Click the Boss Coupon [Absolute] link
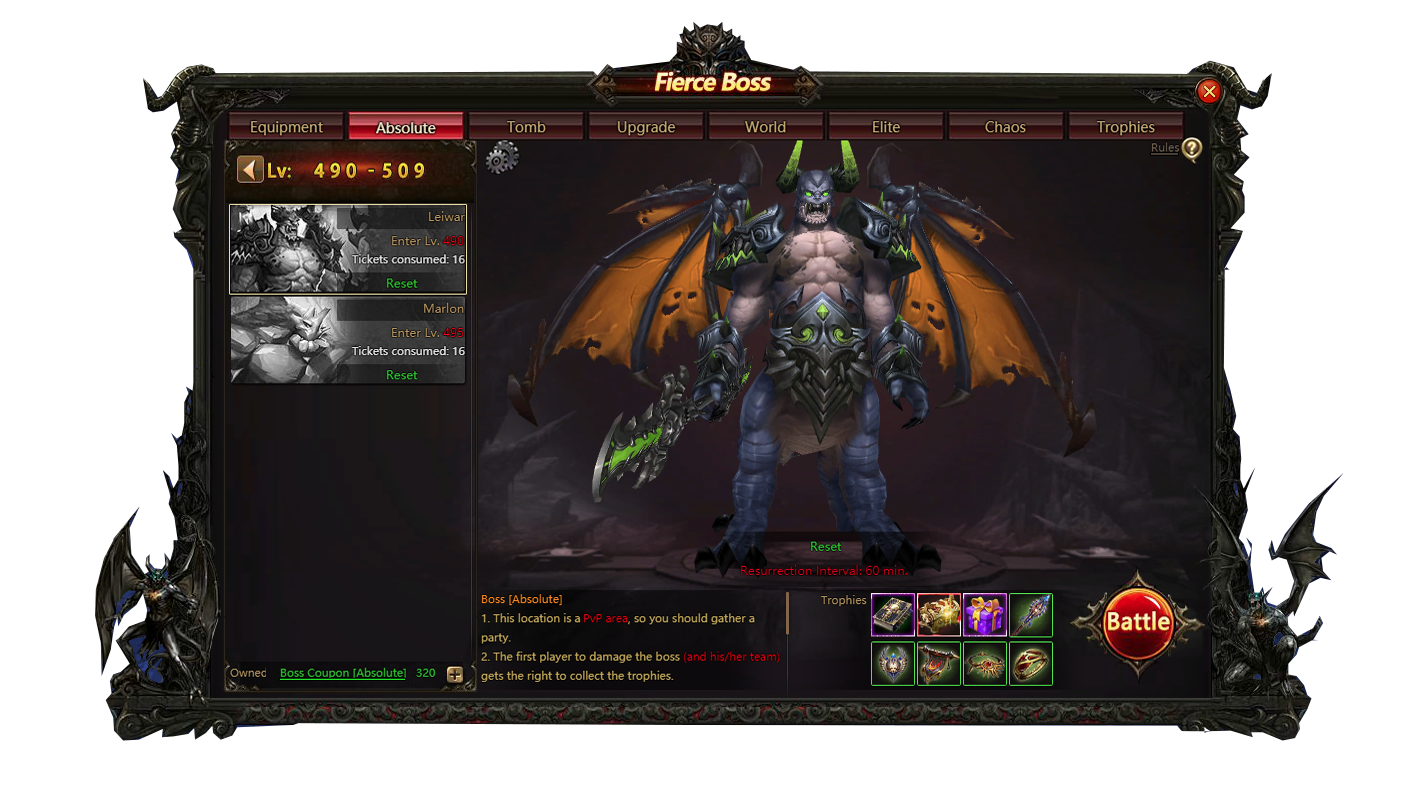Viewport: 1409px width, 807px height. 343,673
